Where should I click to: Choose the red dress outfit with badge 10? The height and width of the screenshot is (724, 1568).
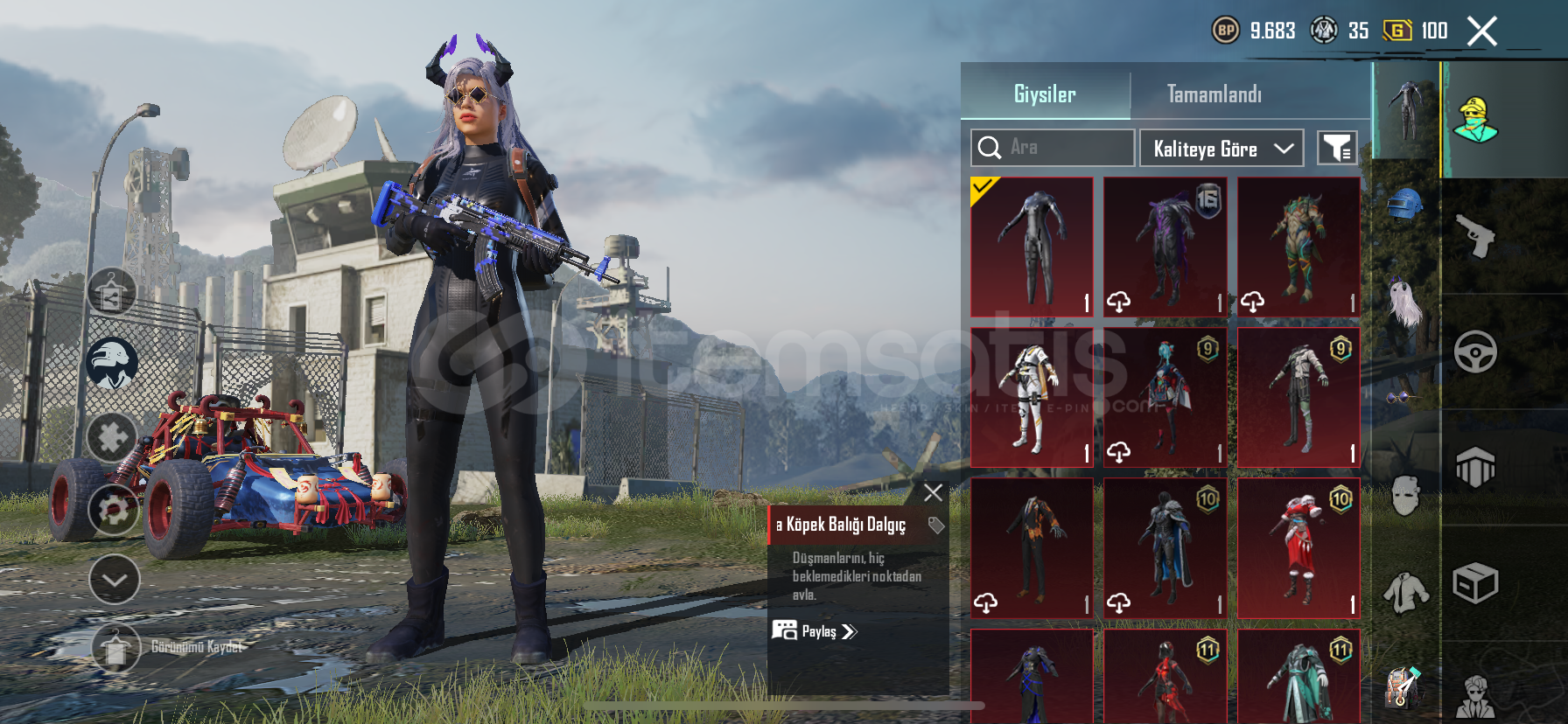(1298, 548)
